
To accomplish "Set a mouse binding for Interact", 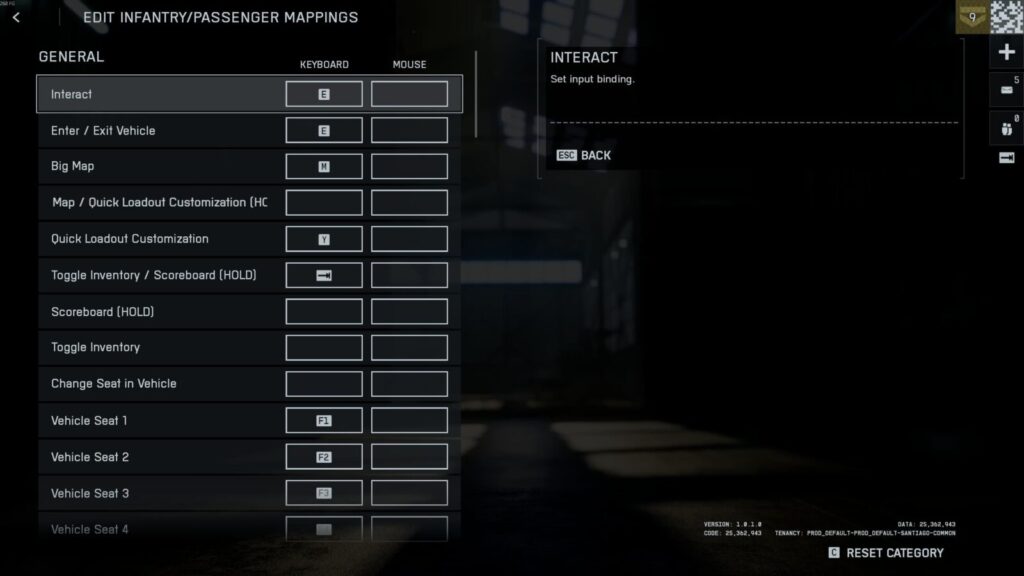I will coord(409,94).
